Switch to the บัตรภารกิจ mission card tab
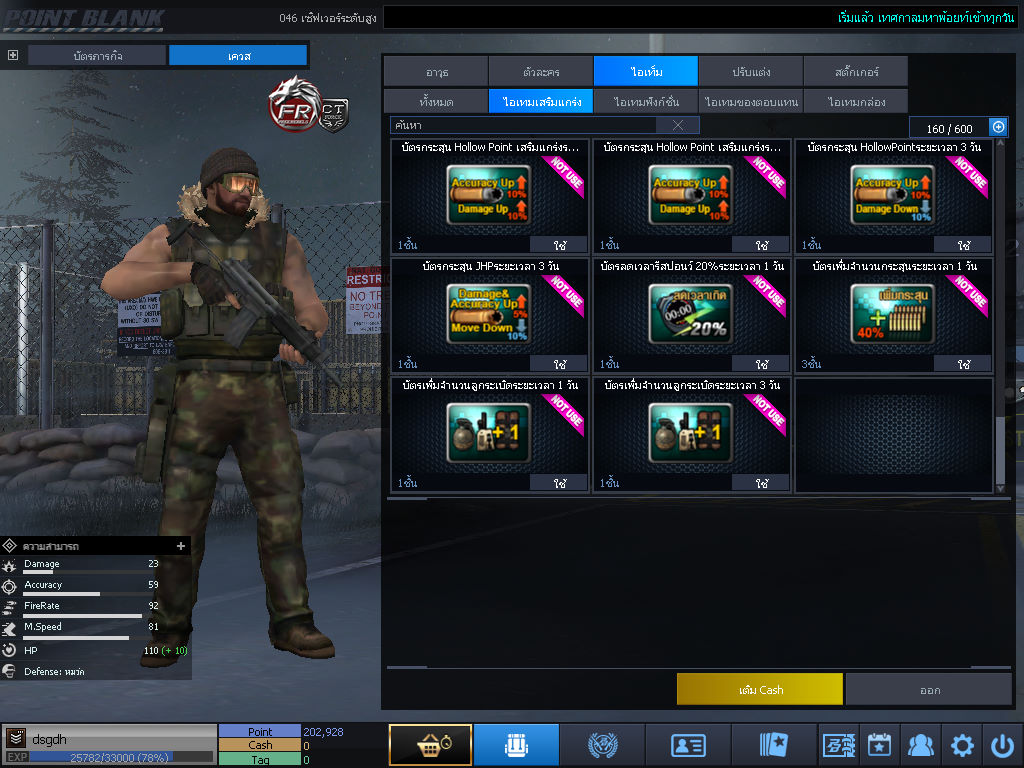This screenshot has height=768, width=1024. click(97, 55)
